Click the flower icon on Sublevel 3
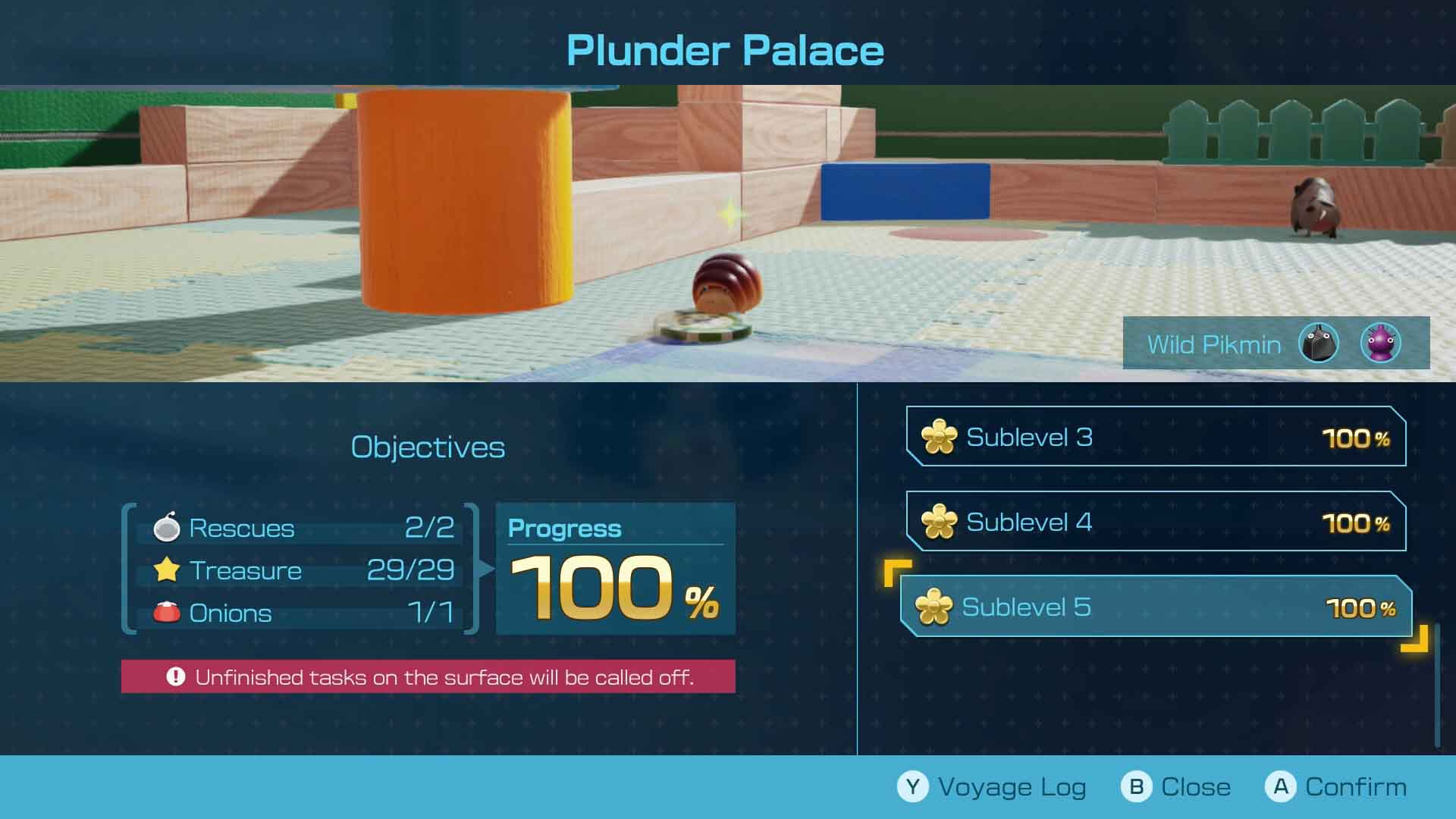This screenshot has height=819, width=1456. point(938,437)
